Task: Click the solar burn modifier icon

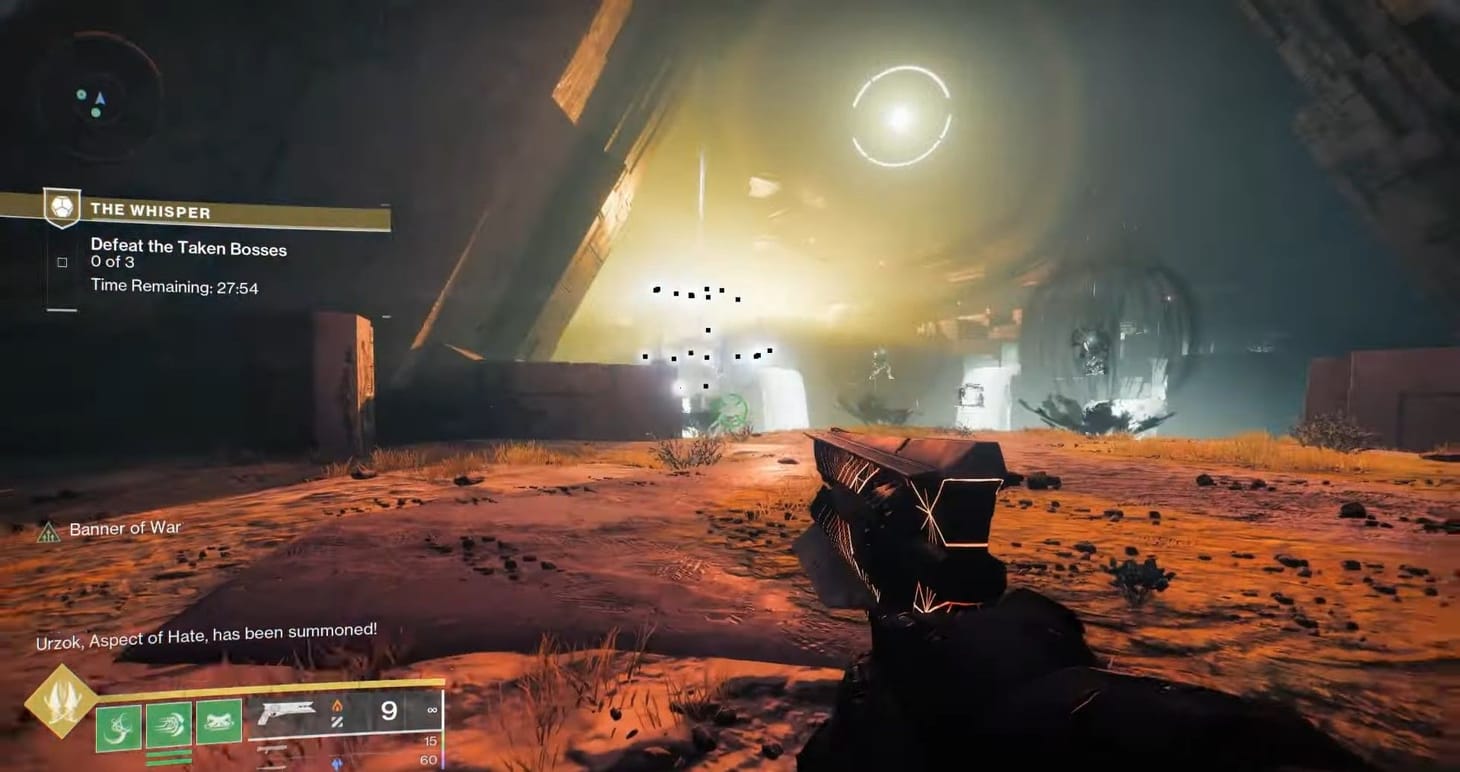Action: (x=336, y=704)
